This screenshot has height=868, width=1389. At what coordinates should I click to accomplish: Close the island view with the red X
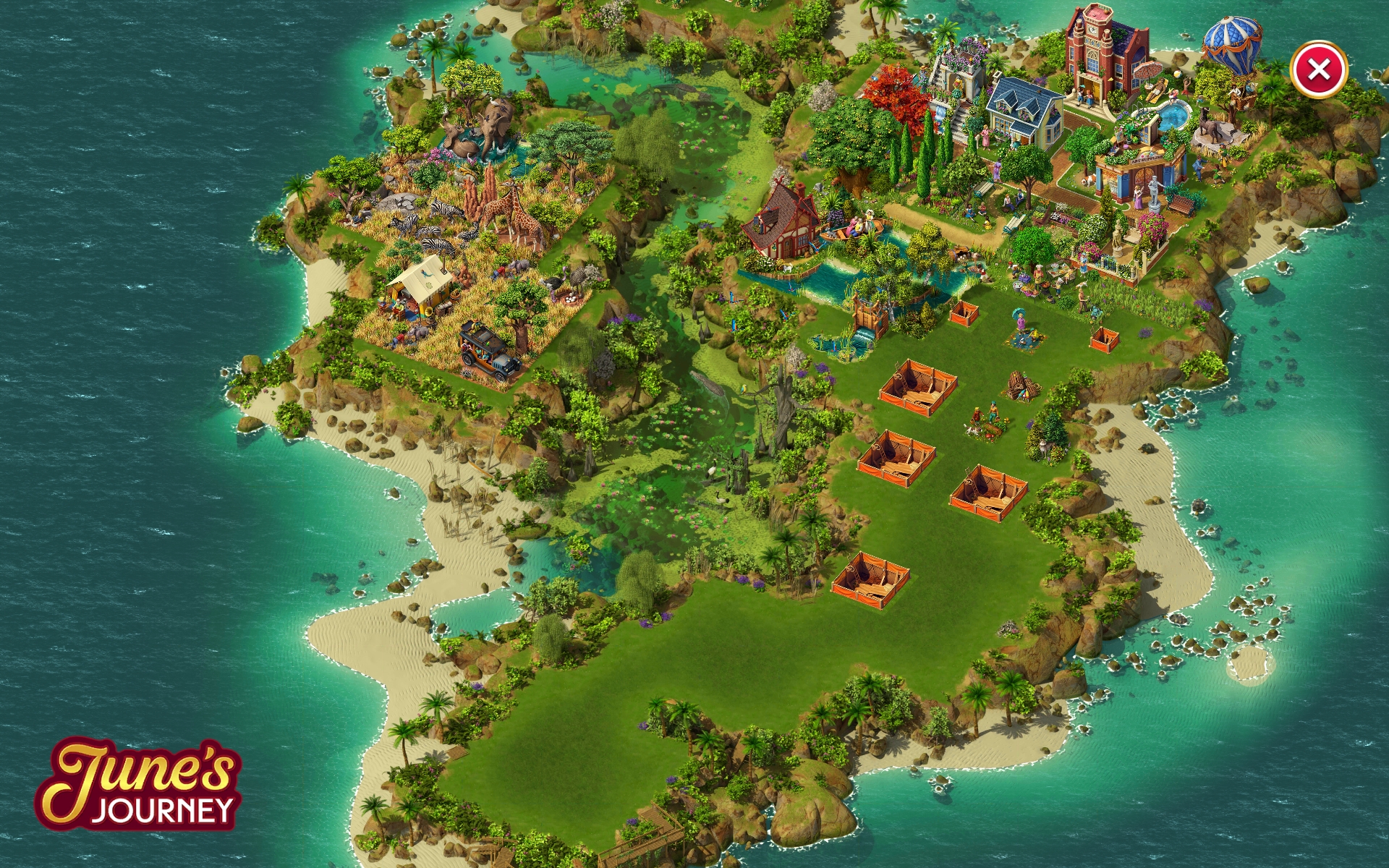tap(1318, 70)
